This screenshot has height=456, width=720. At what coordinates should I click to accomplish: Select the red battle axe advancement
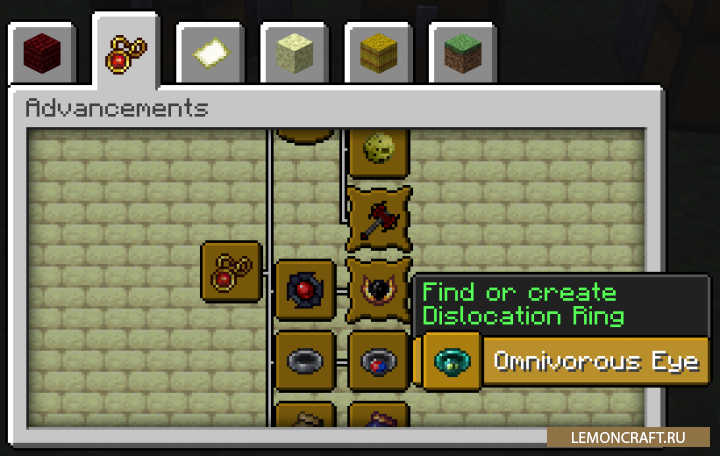378,217
